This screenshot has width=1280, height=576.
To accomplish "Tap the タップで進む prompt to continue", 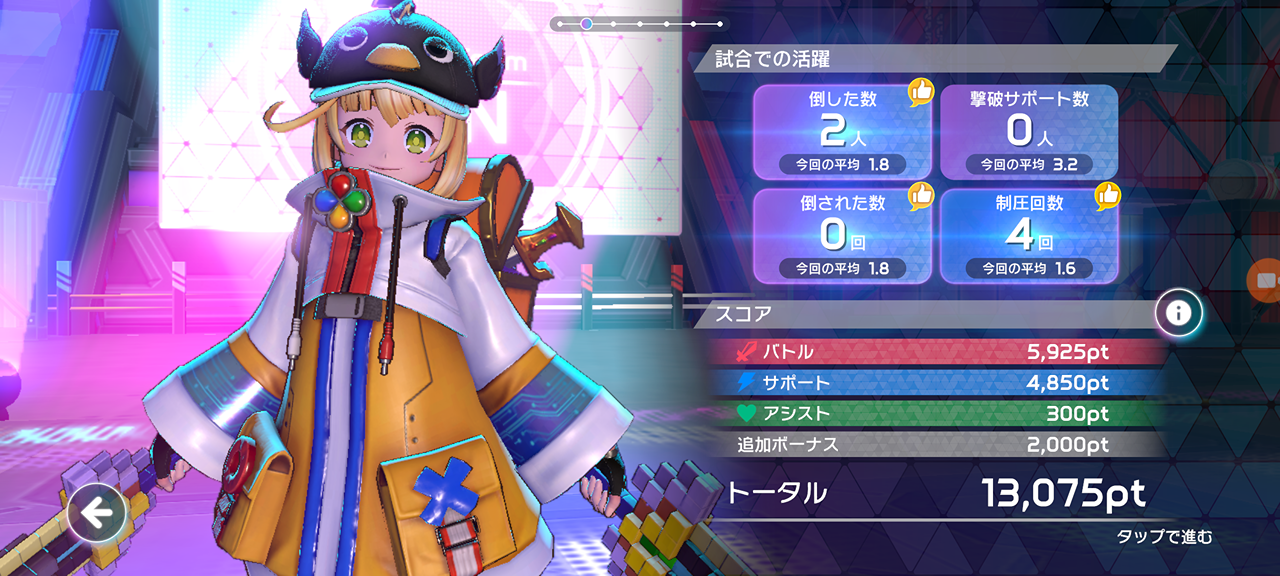I will (x=1164, y=537).
